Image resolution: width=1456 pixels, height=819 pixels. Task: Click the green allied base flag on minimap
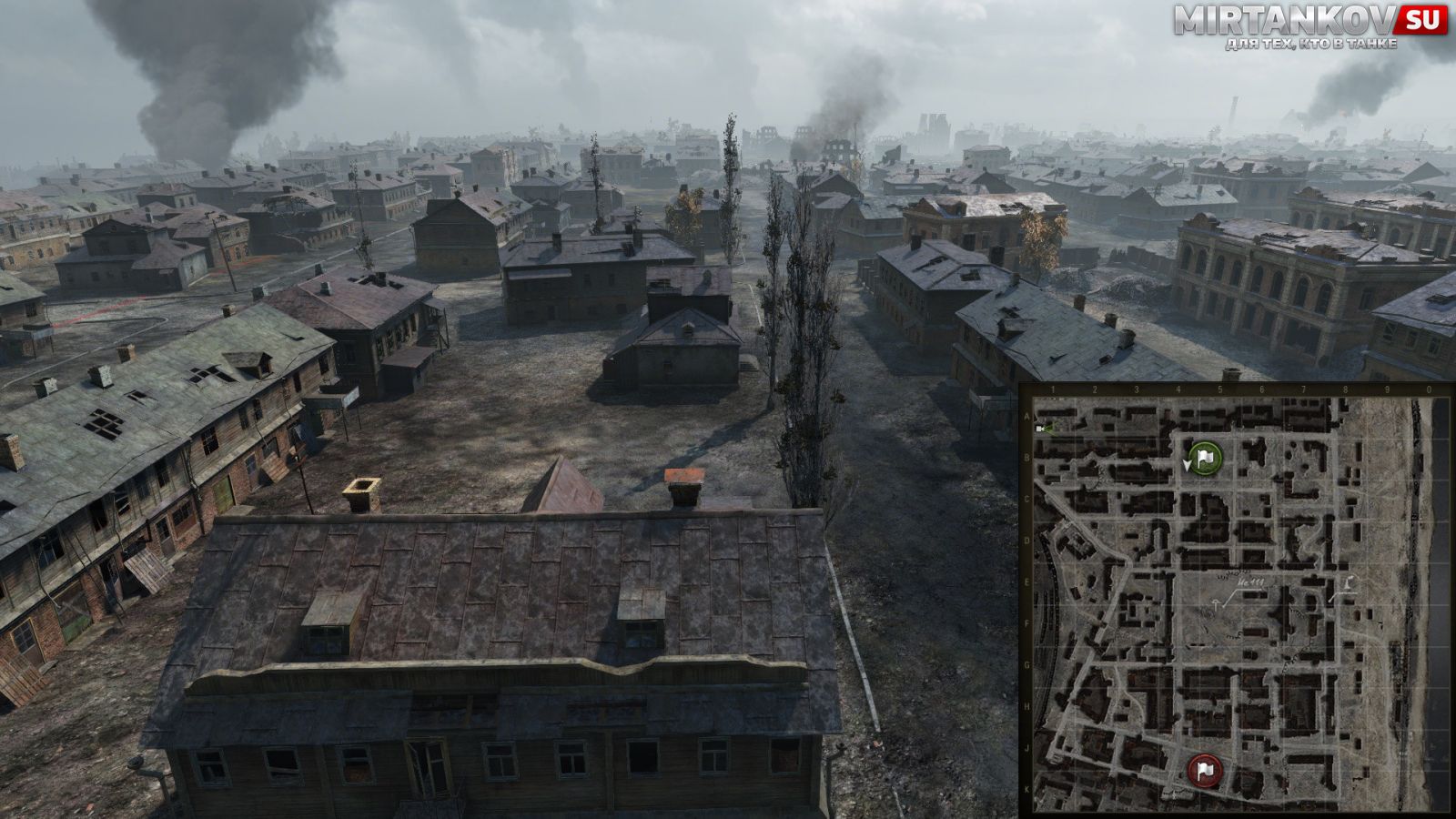[1206, 459]
